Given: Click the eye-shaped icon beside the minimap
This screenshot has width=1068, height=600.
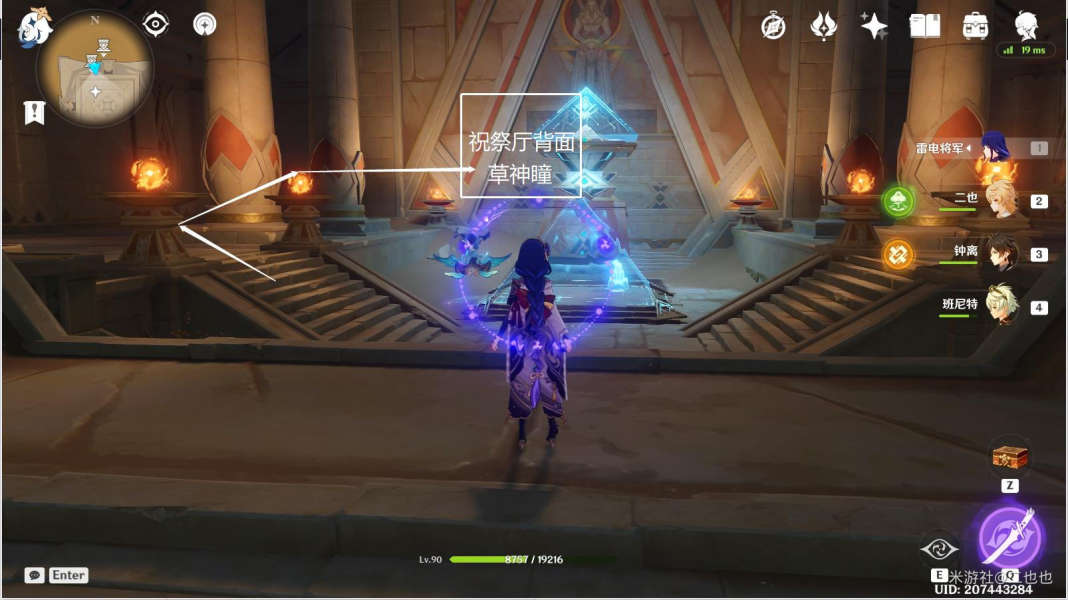Looking at the screenshot, I should 156,24.
